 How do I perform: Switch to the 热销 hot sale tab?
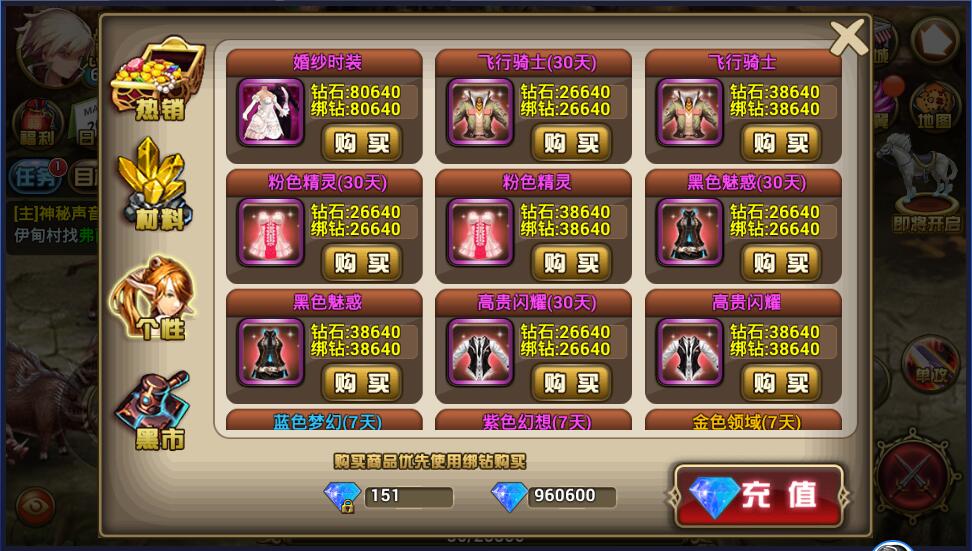pyautogui.click(x=156, y=78)
